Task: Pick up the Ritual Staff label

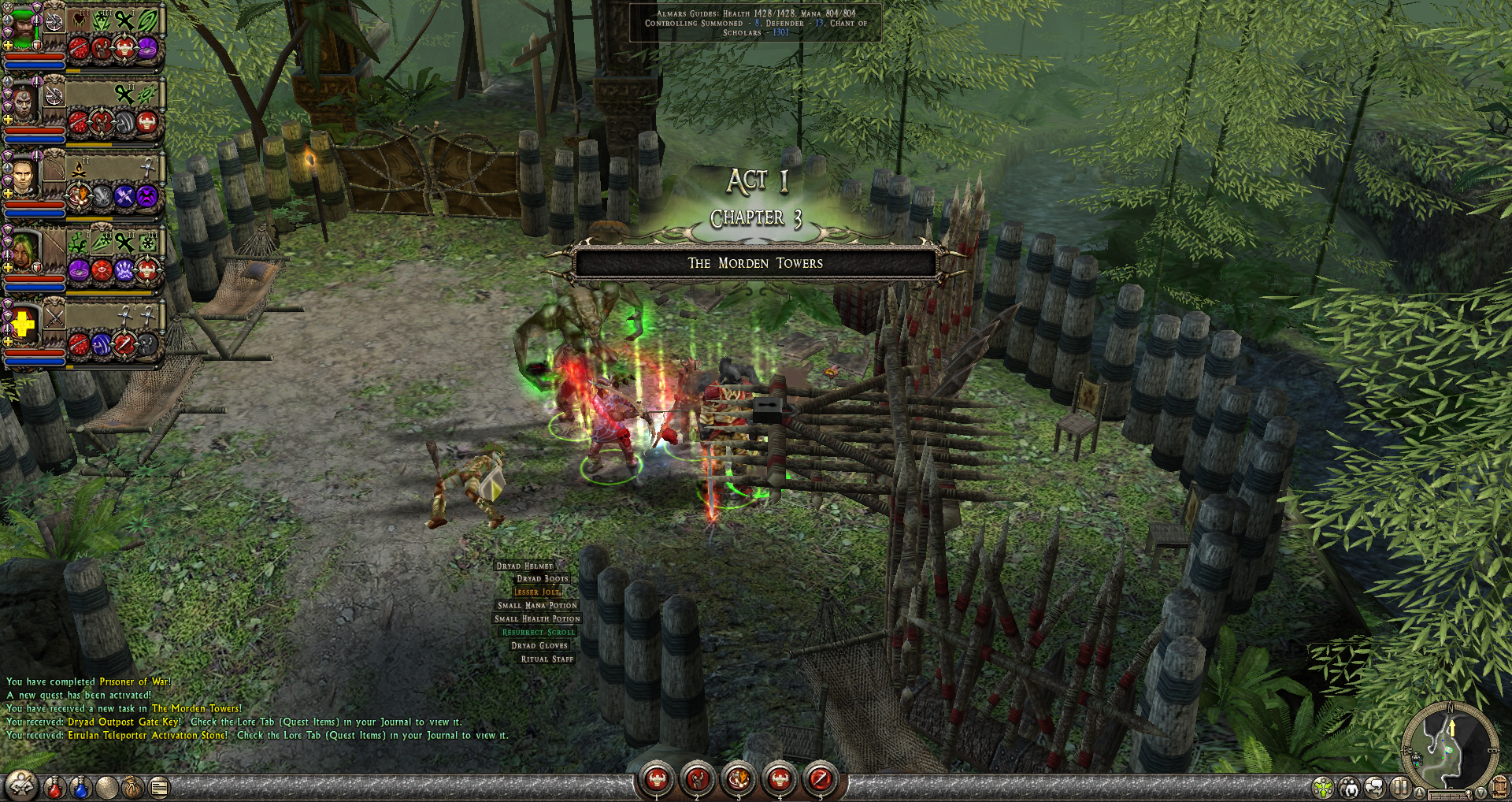Action: (547, 659)
